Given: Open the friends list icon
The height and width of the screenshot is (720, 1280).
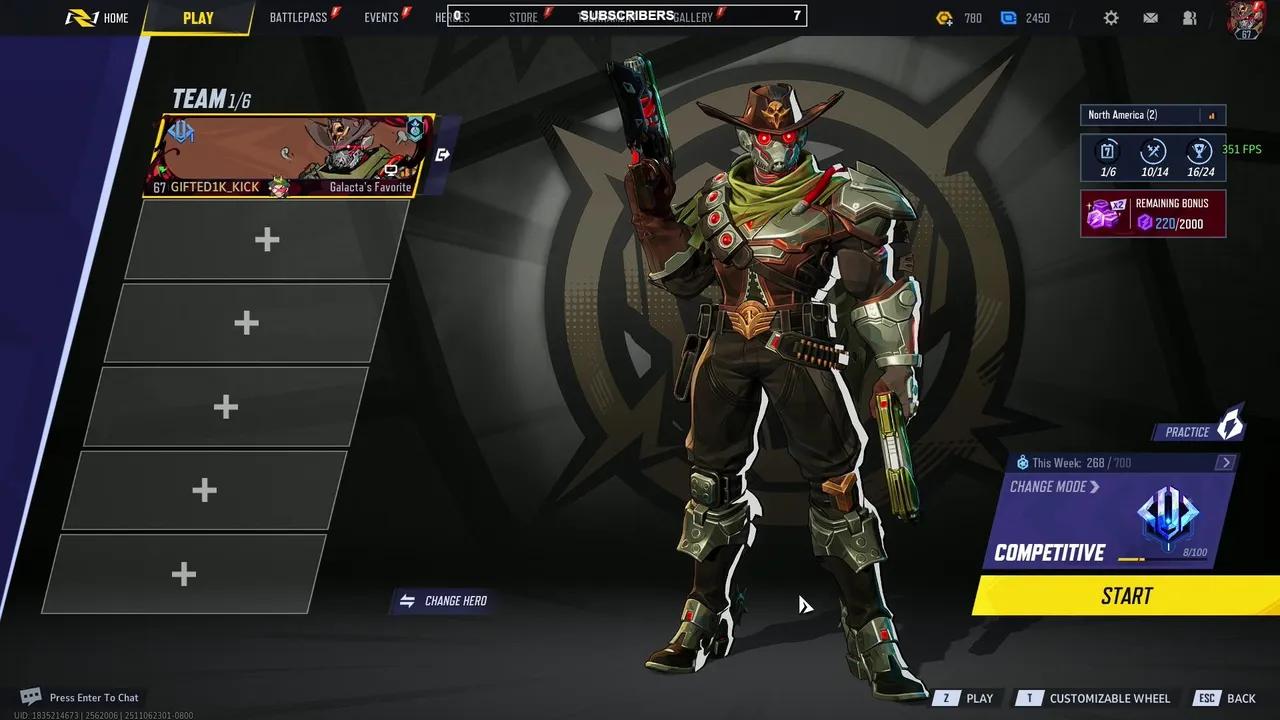Looking at the screenshot, I should pos(1190,17).
